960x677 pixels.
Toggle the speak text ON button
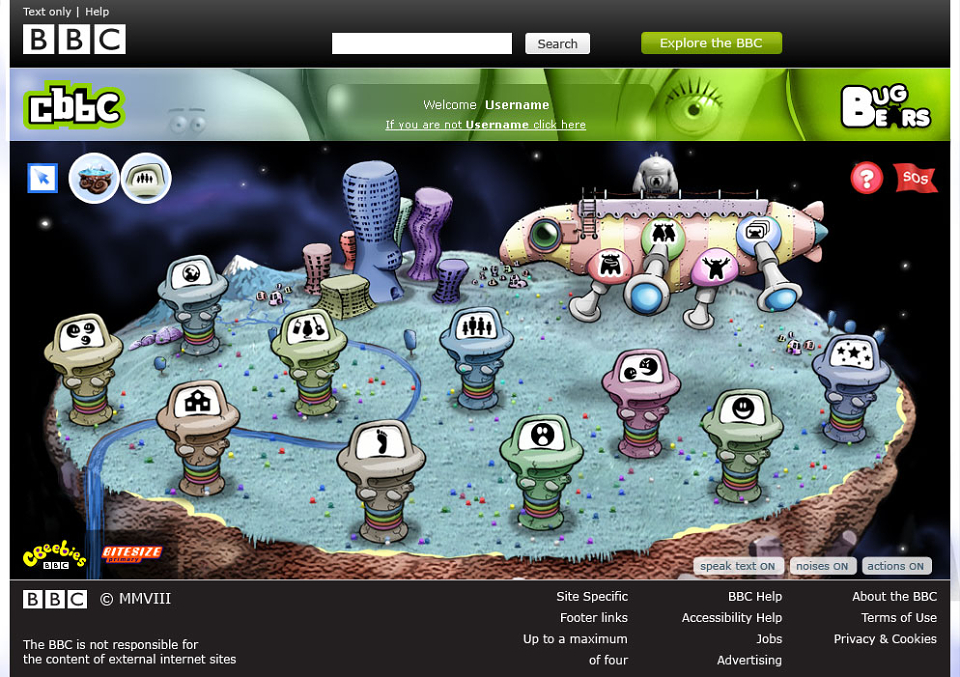(x=738, y=566)
